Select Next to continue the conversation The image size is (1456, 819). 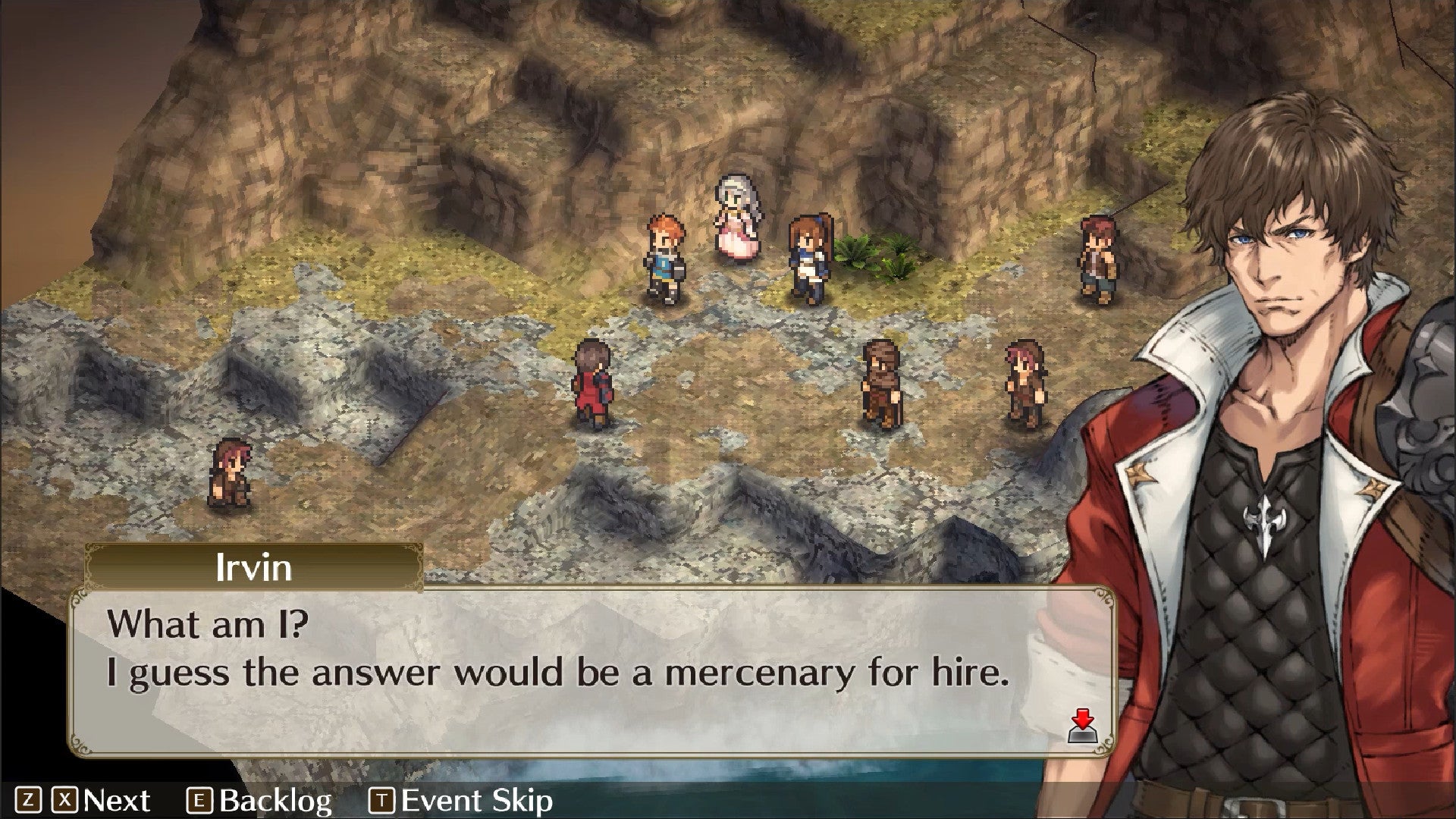[102, 801]
